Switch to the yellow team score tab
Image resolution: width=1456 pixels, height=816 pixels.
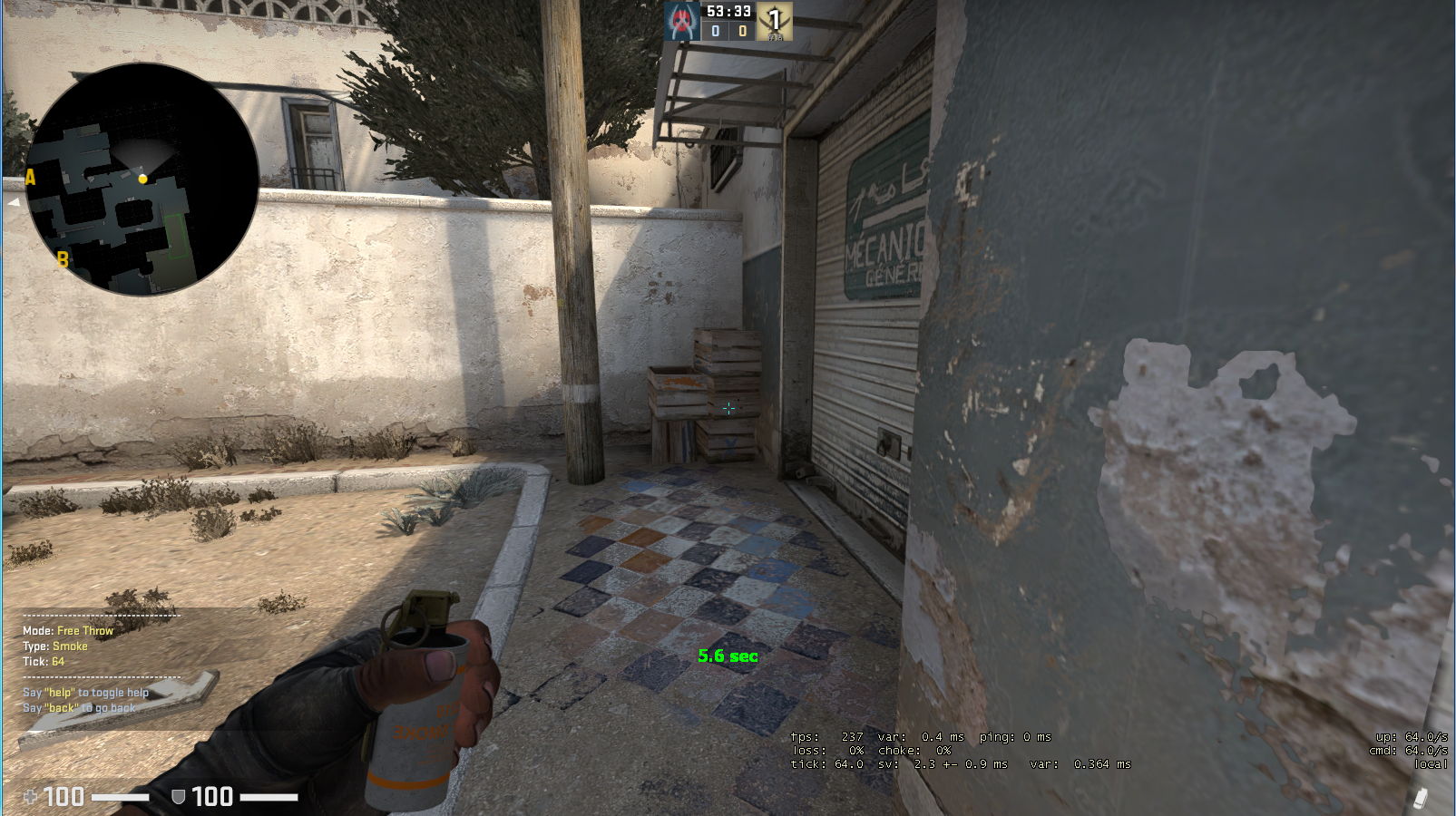(x=743, y=31)
